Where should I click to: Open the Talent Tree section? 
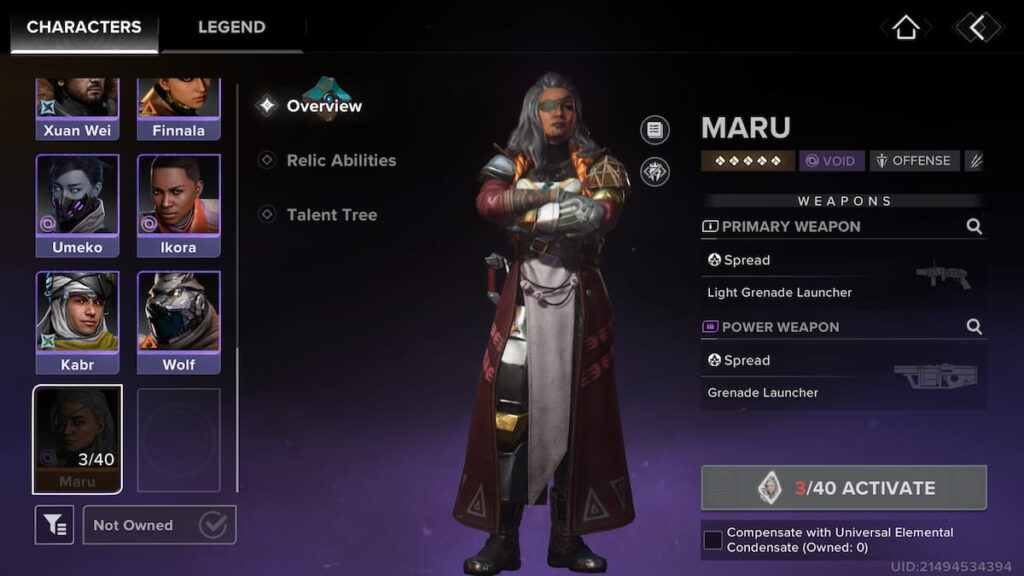(331, 214)
